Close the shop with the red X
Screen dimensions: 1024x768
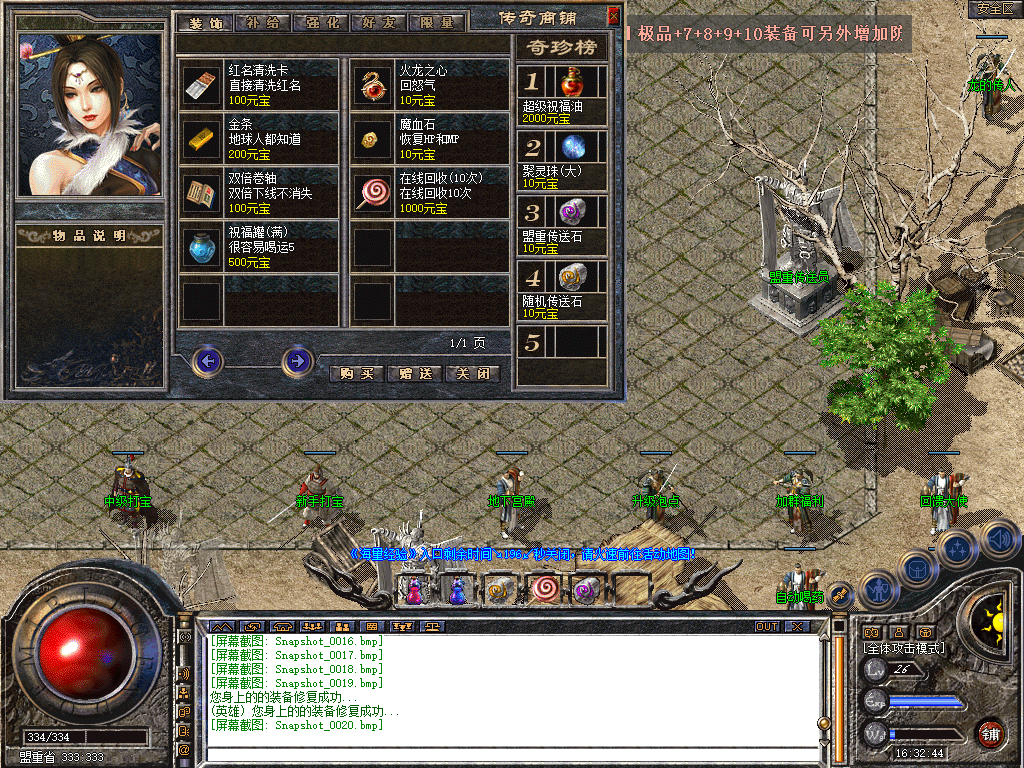click(613, 16)
